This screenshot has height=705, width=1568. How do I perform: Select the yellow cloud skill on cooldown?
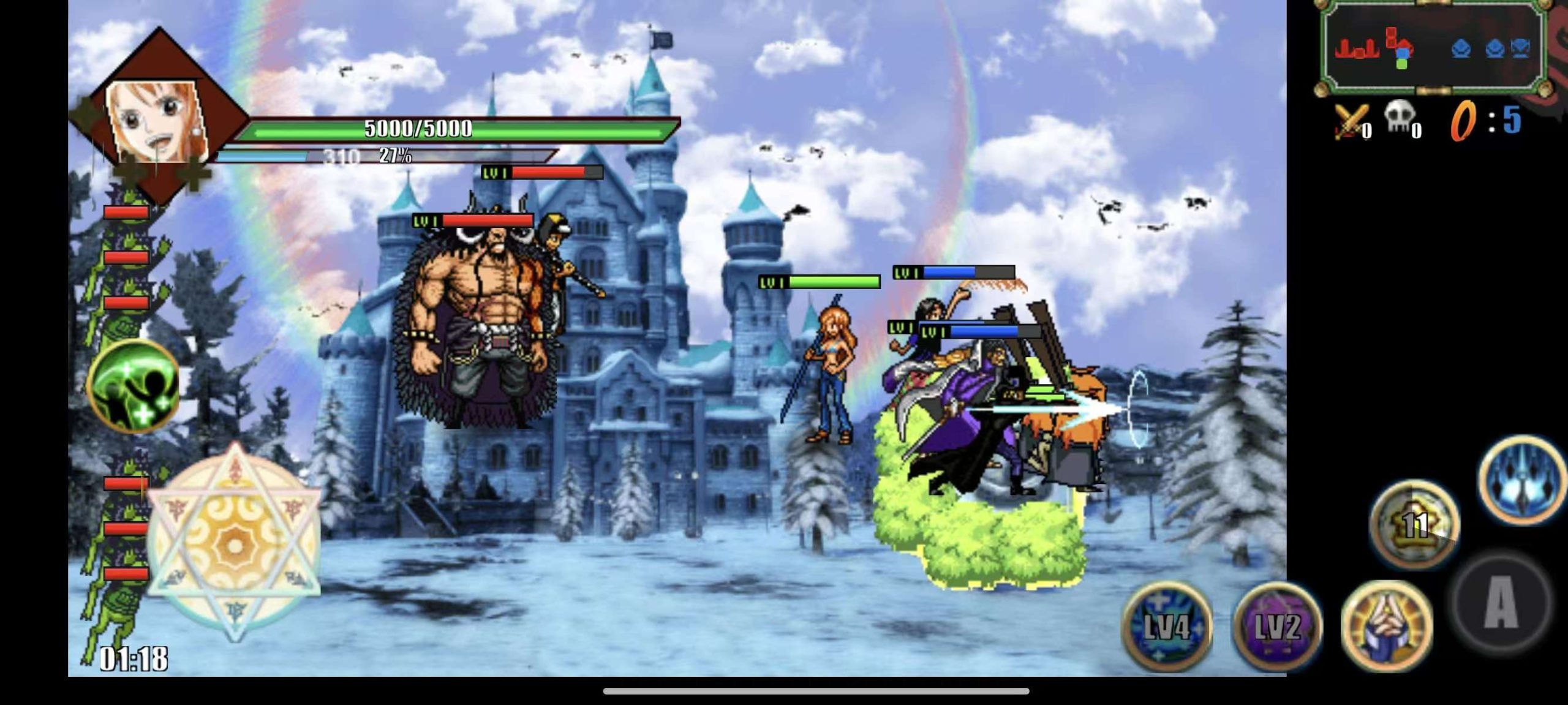click(x=1414, y=524)
